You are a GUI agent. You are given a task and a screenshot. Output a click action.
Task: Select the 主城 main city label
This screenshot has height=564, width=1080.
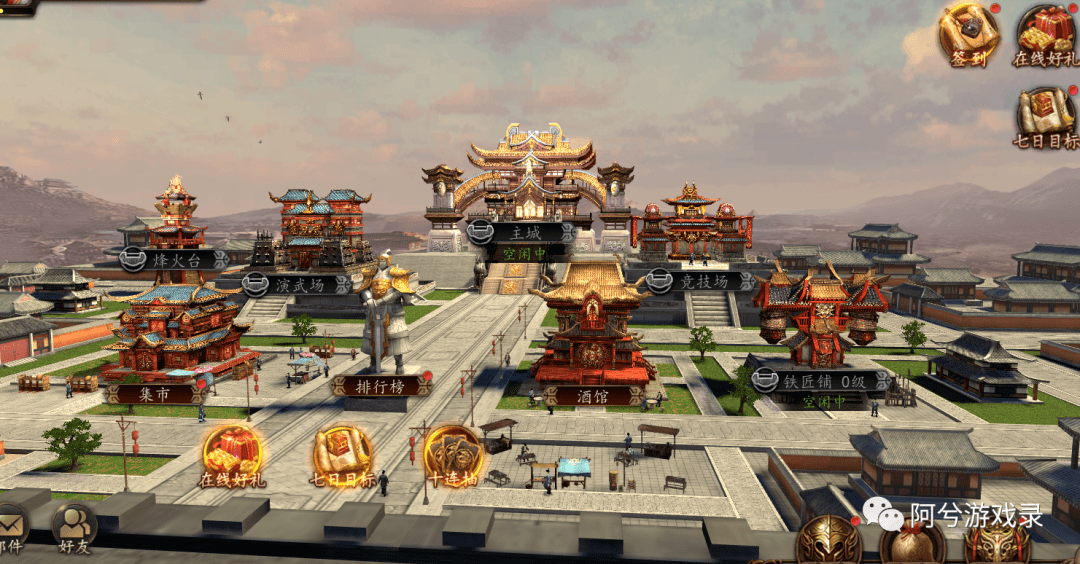[519, 233]
